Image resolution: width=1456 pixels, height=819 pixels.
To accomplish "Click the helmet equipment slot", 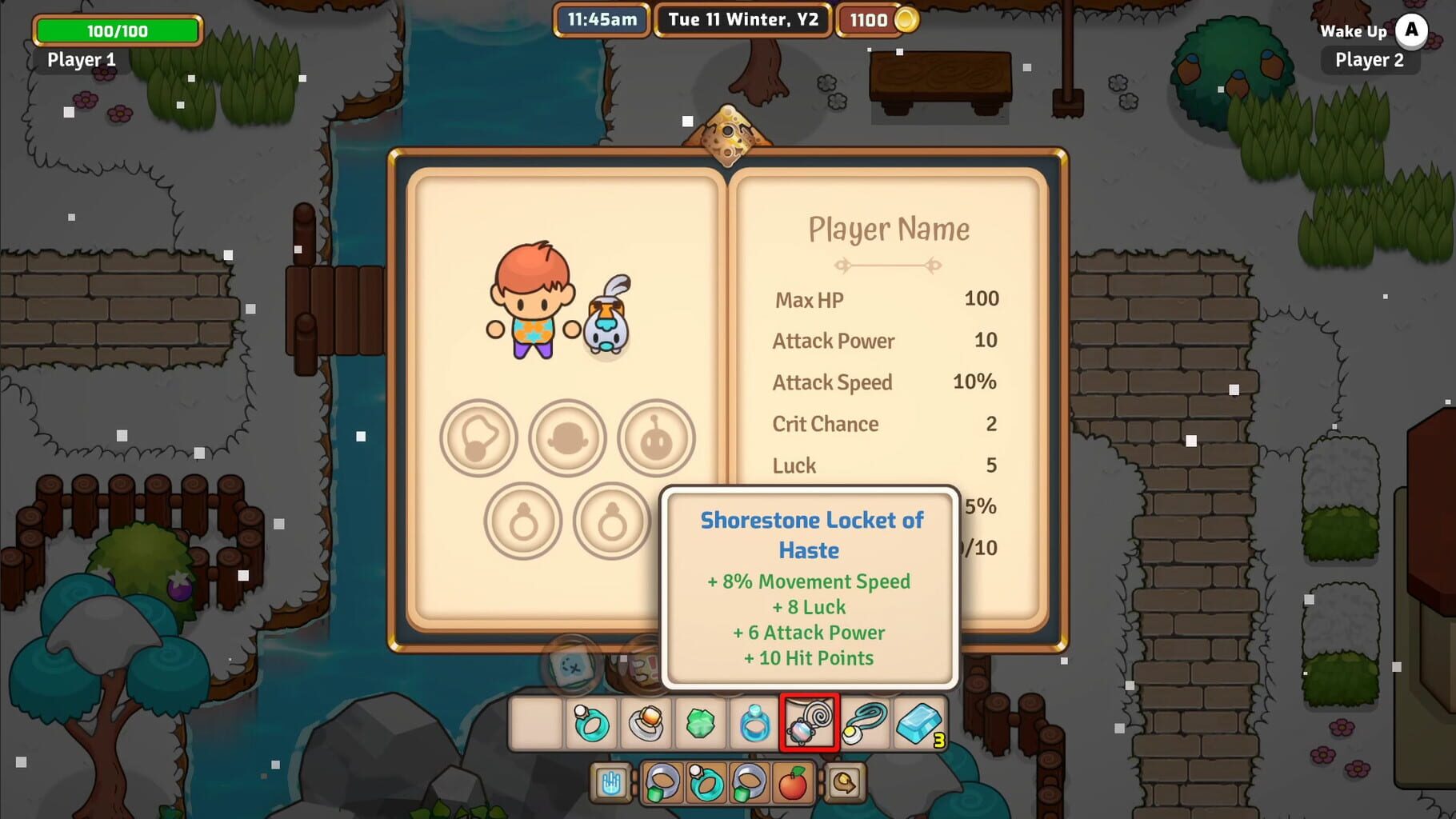I will pos(568,438).
